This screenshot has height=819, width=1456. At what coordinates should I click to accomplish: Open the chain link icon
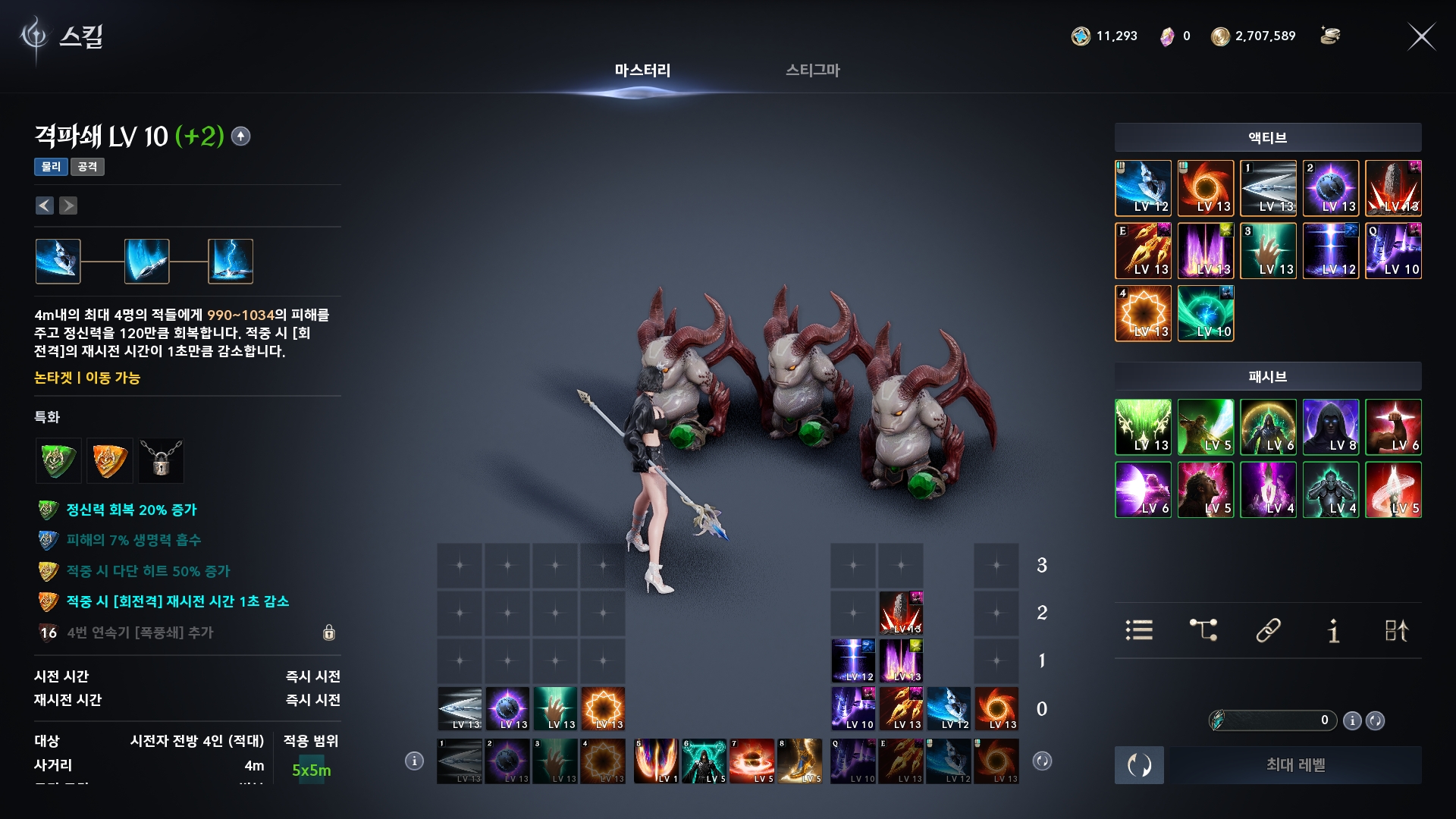(x=1268, y=630)
